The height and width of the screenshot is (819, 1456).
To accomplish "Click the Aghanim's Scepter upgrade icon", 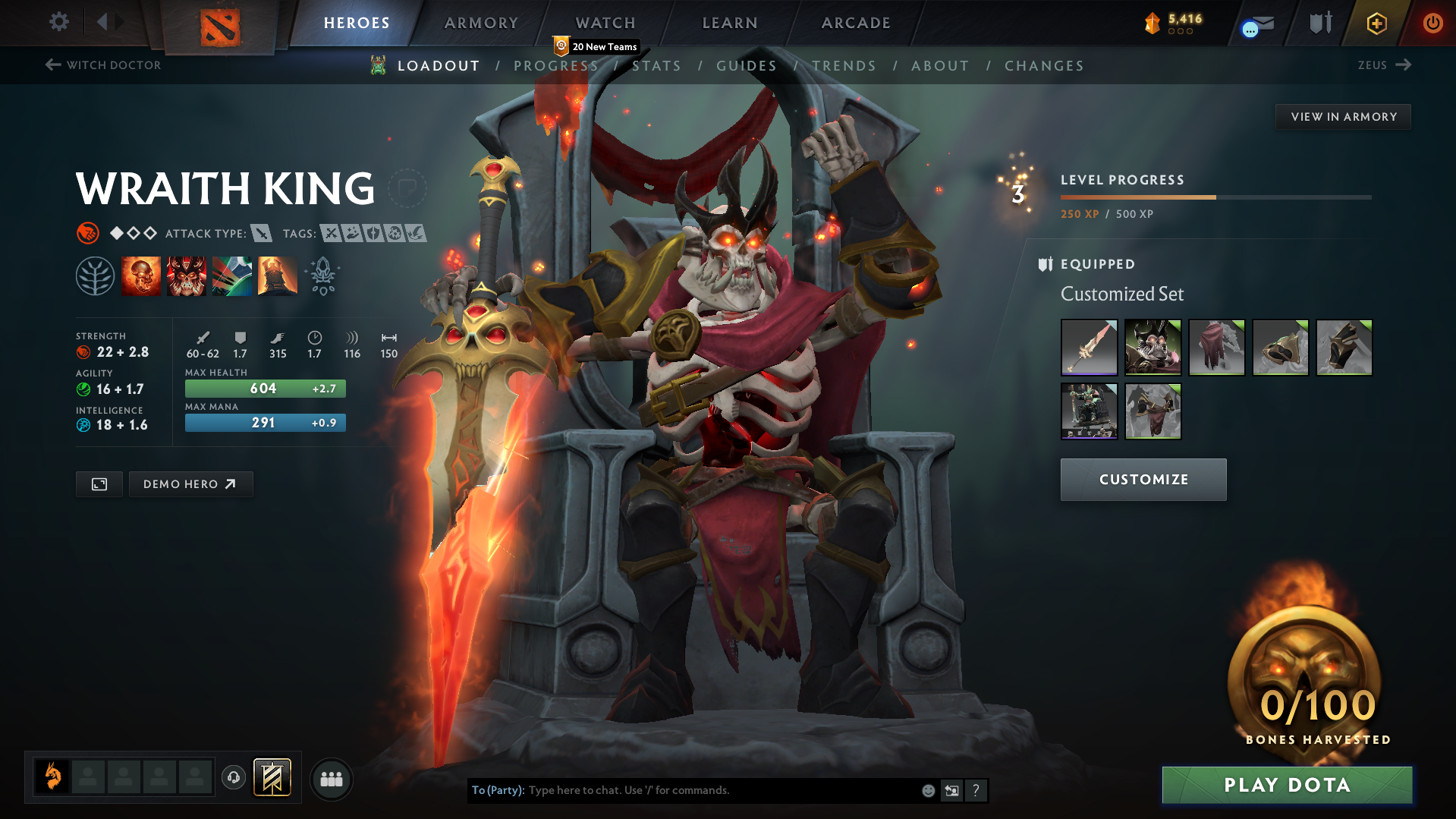I will click(322, 275).
